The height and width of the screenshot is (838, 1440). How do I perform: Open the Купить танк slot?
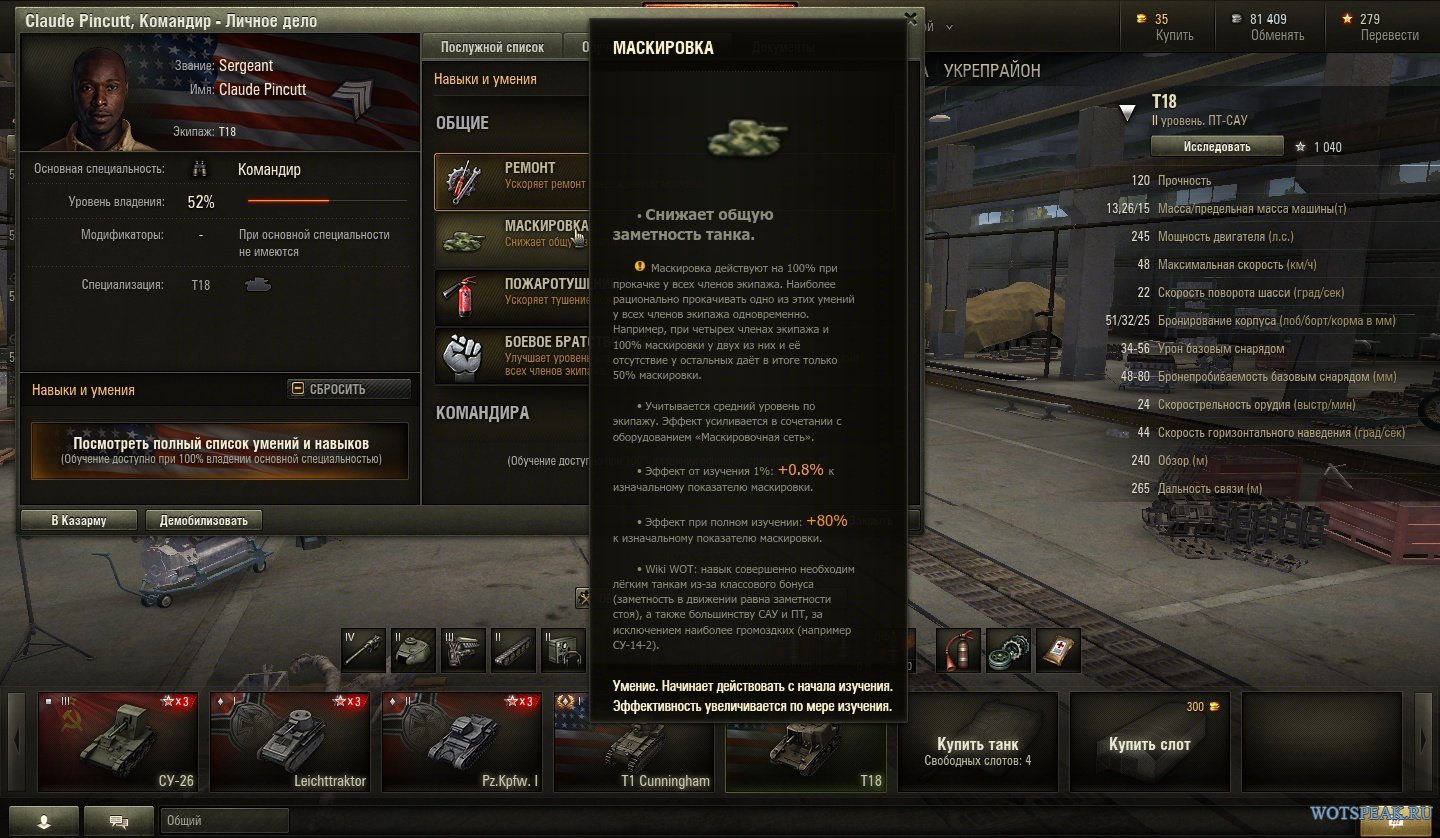tap(978, 742)
